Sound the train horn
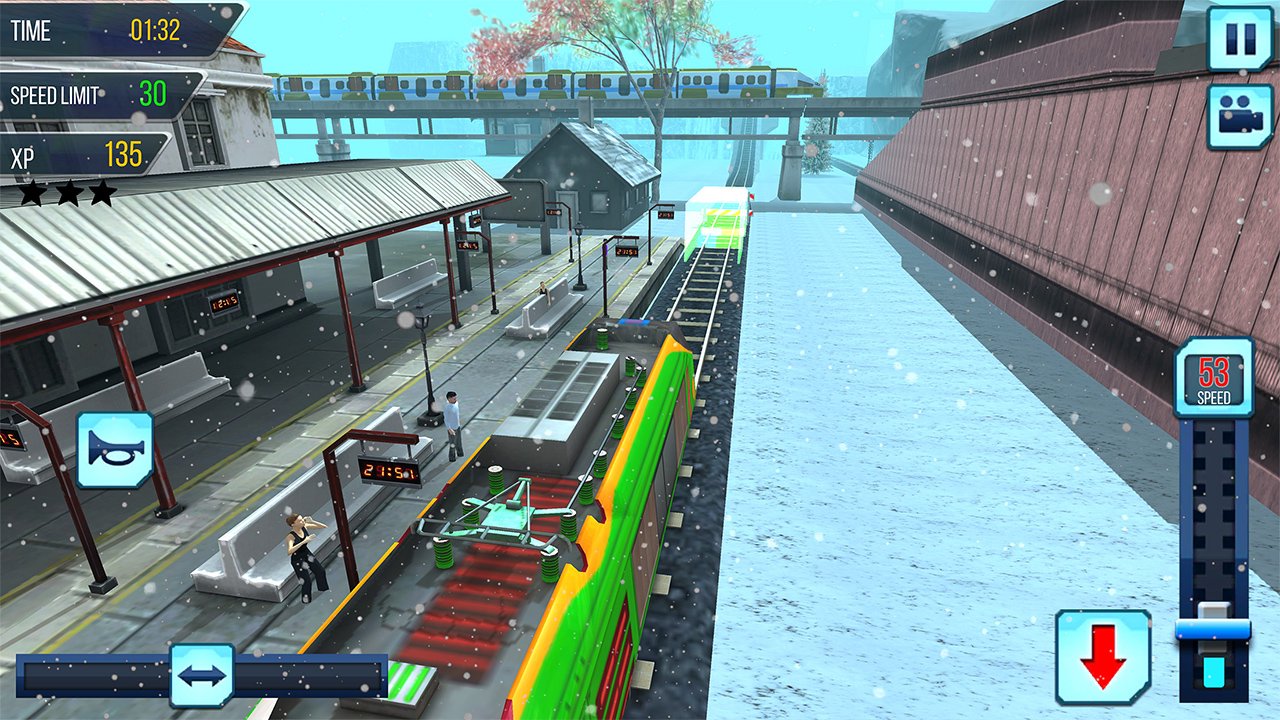This screenshot has height=720, width=1280. (x=115, y=450)
